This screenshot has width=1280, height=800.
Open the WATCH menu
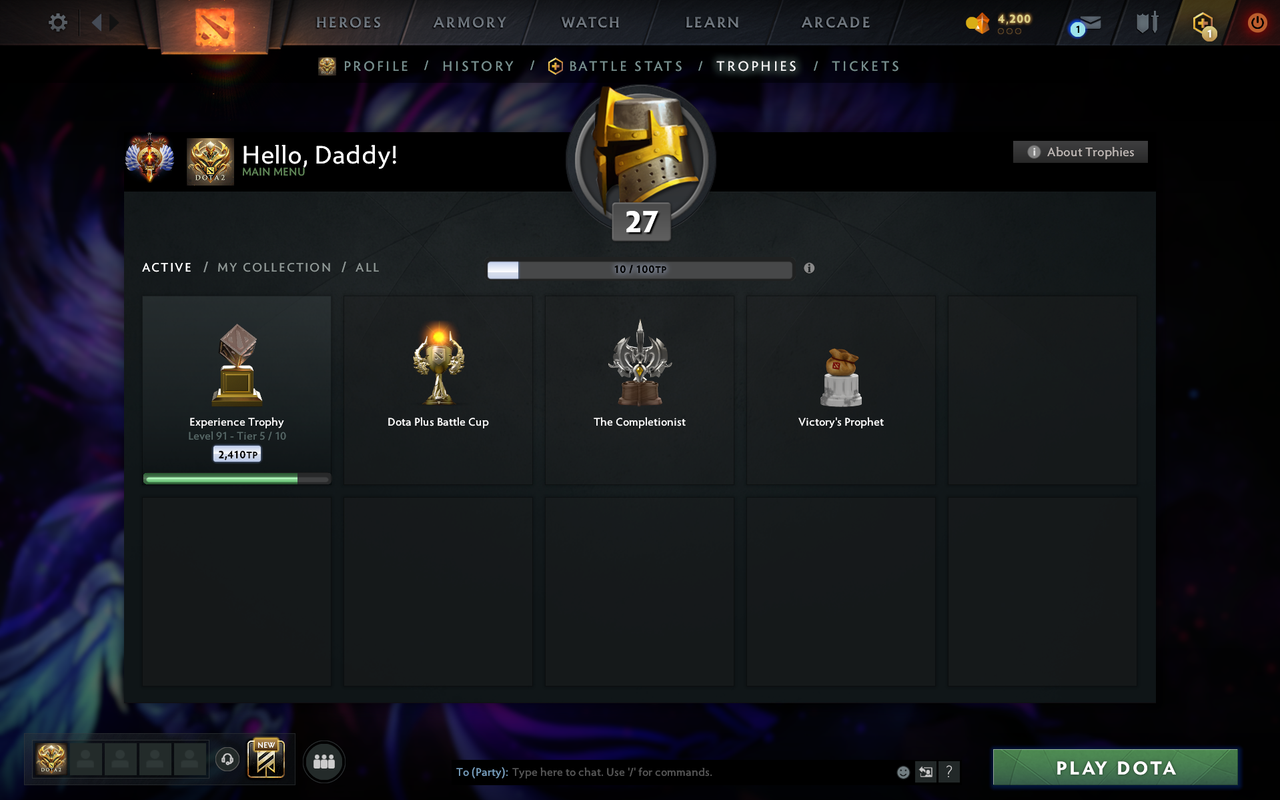[590, 22]
